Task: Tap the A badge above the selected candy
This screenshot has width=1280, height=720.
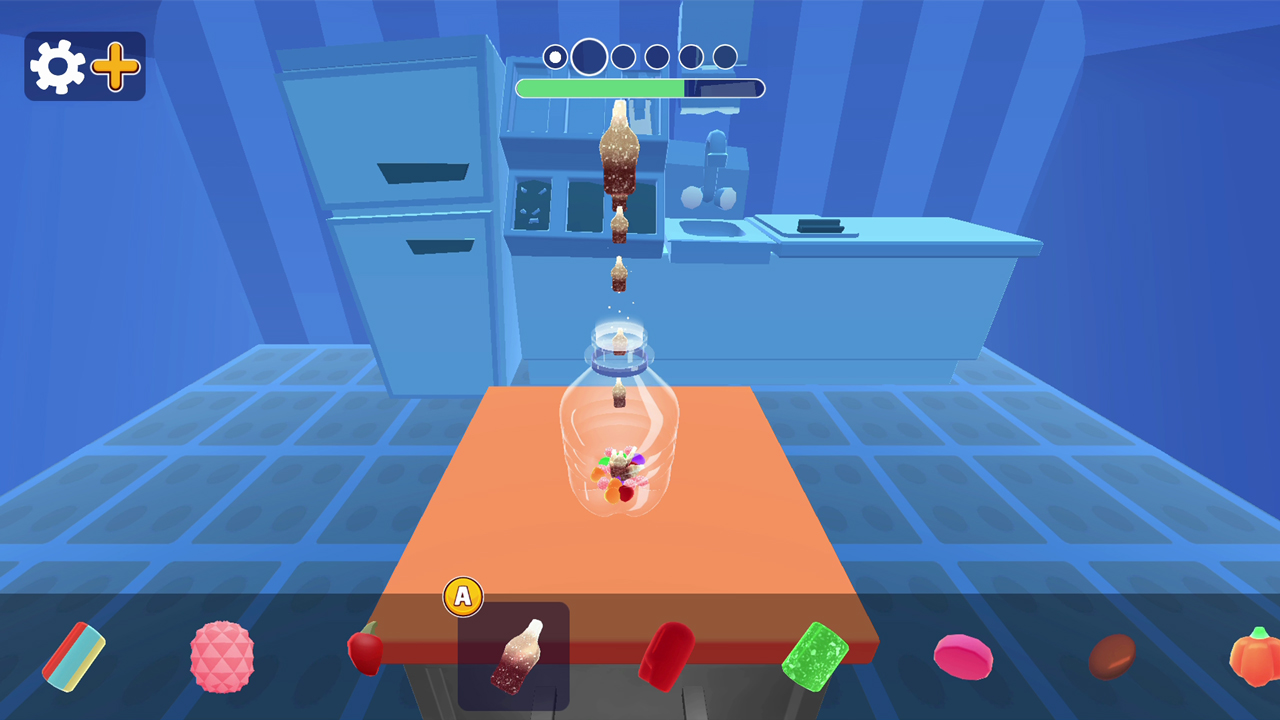Action: click(x=463, y=597)
